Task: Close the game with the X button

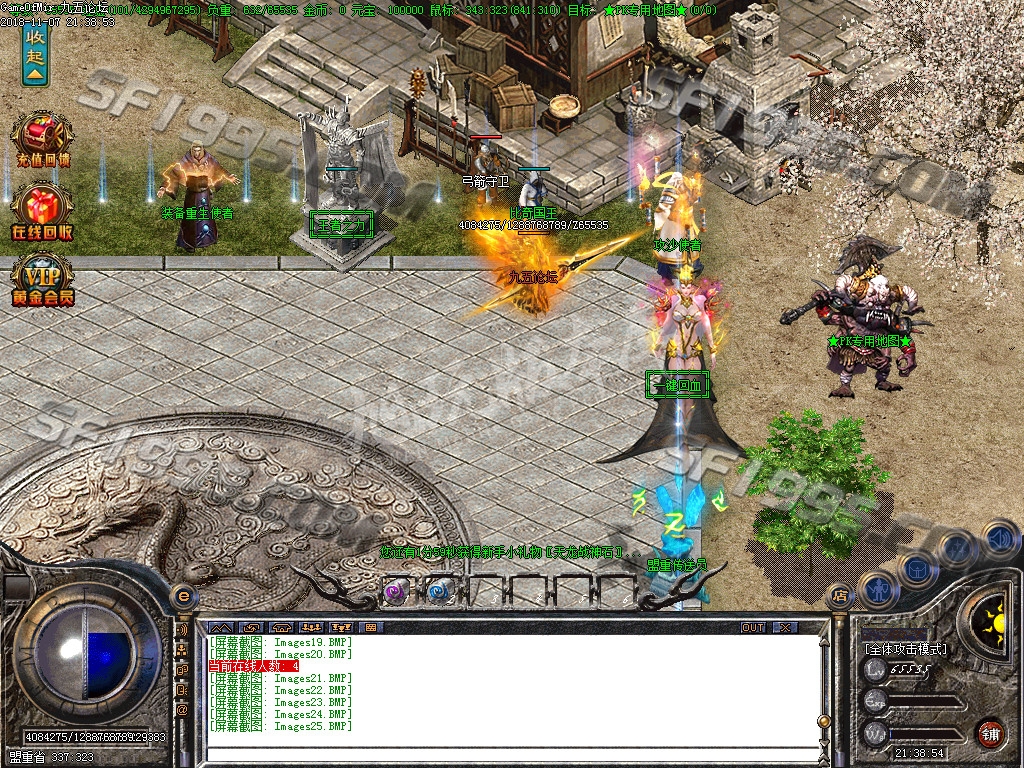Action: [x=785, y=627]
